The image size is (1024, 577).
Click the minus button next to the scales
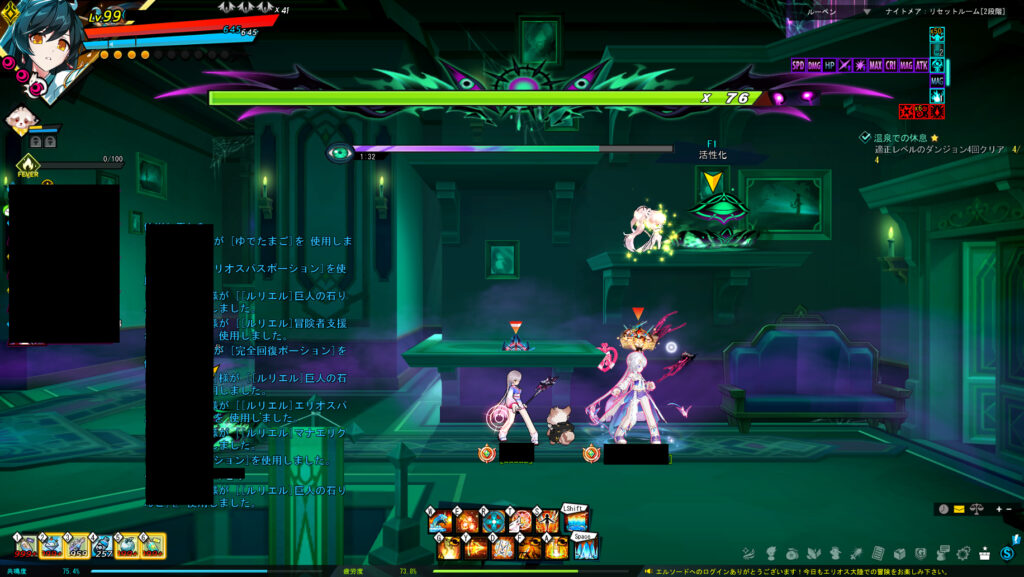(1008, 509)
